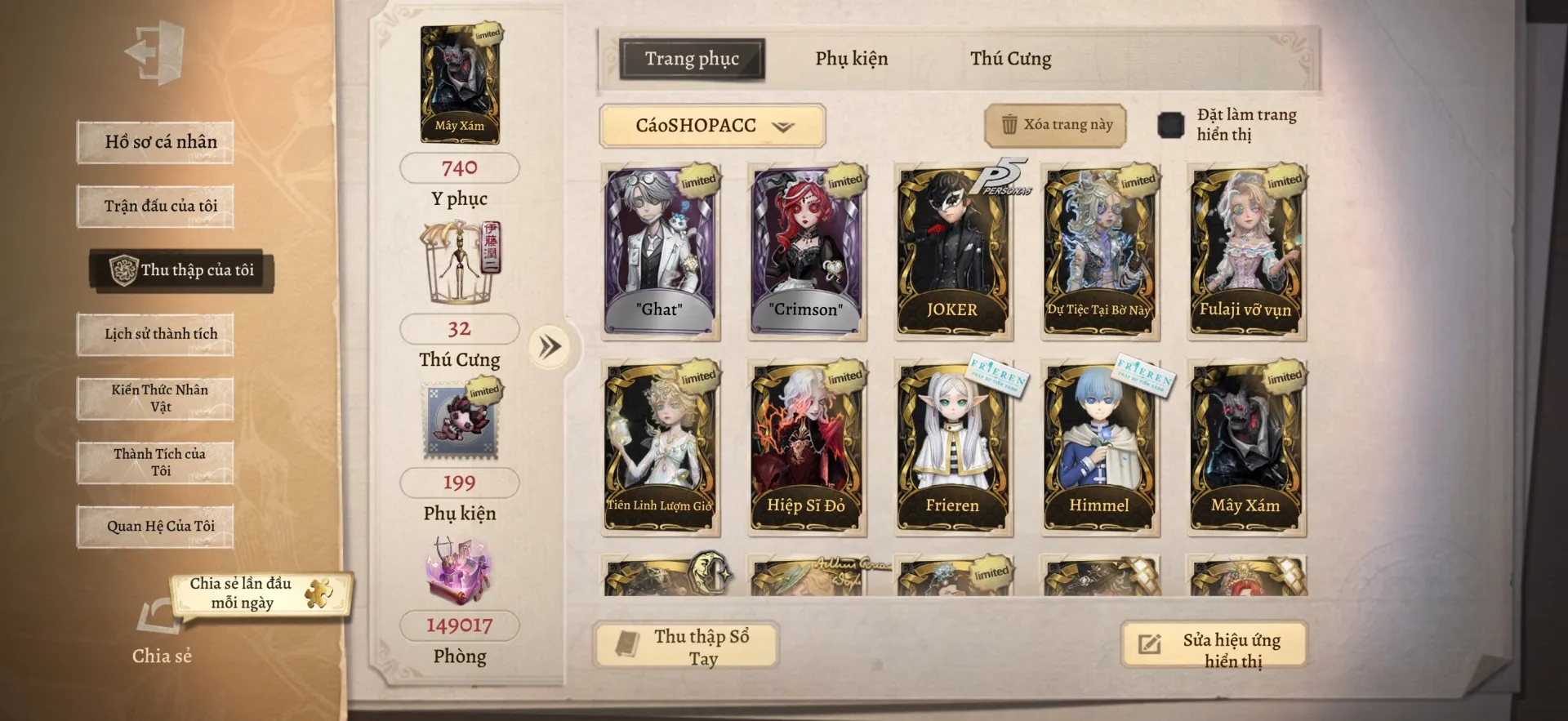This screenshot has width=1568, height=721.
Task: Toggle Đặt làm trang hiển thị checkbox
Action: (1170, 125)
